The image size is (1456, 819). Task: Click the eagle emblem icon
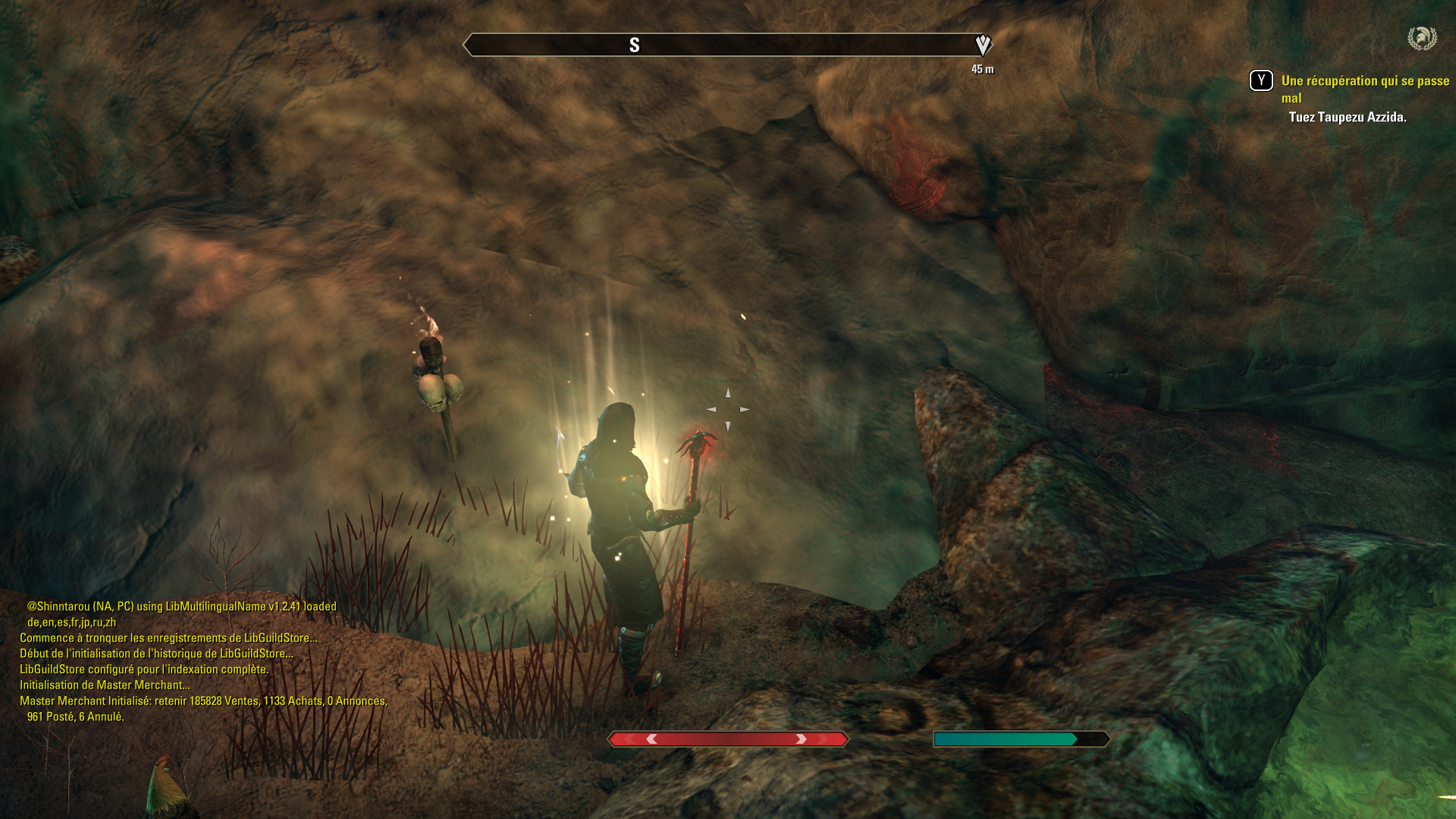click(1422, 38)
